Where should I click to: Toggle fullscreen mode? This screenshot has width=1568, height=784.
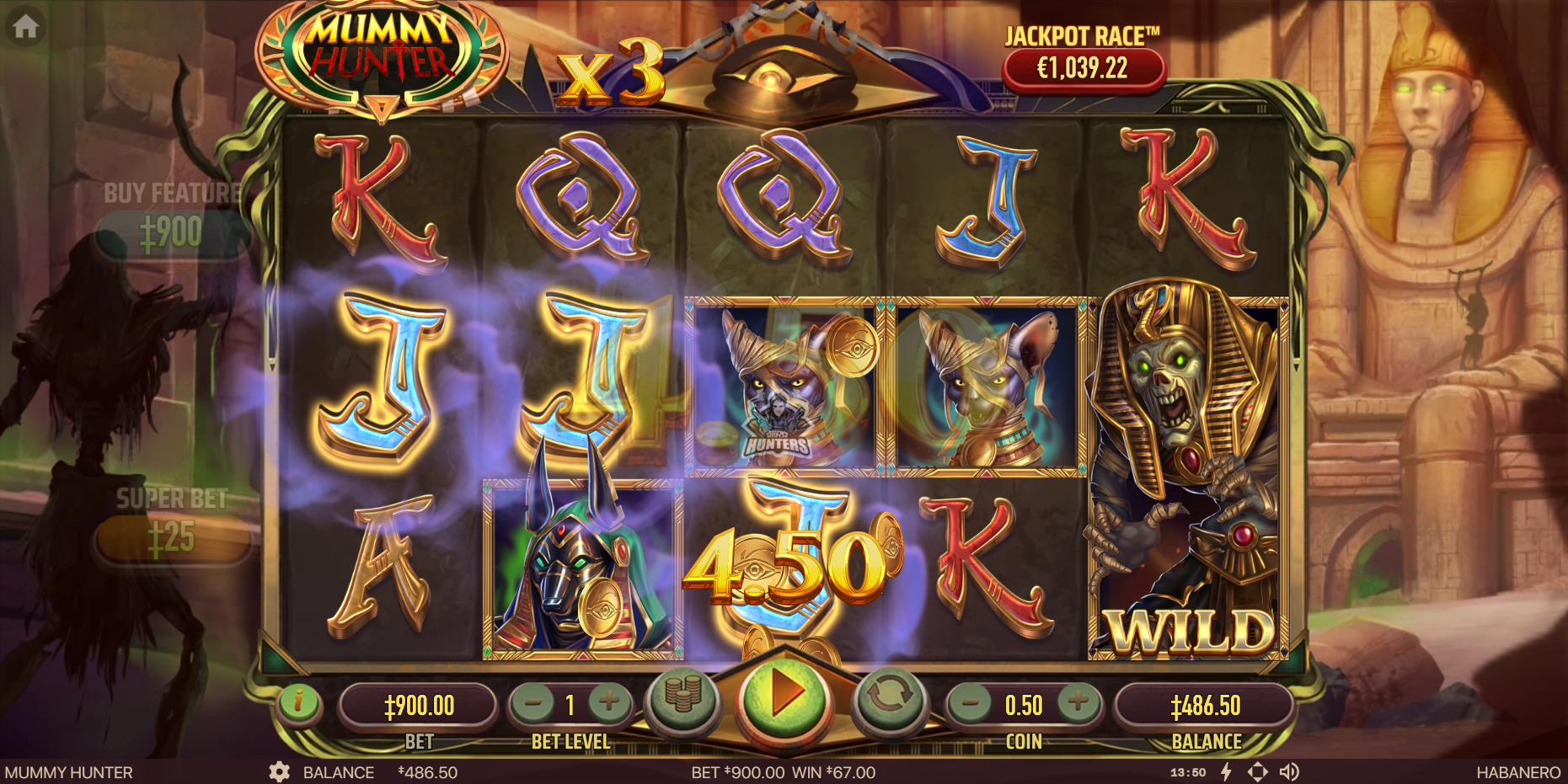pyautogui.click(x=1257, y=772)
